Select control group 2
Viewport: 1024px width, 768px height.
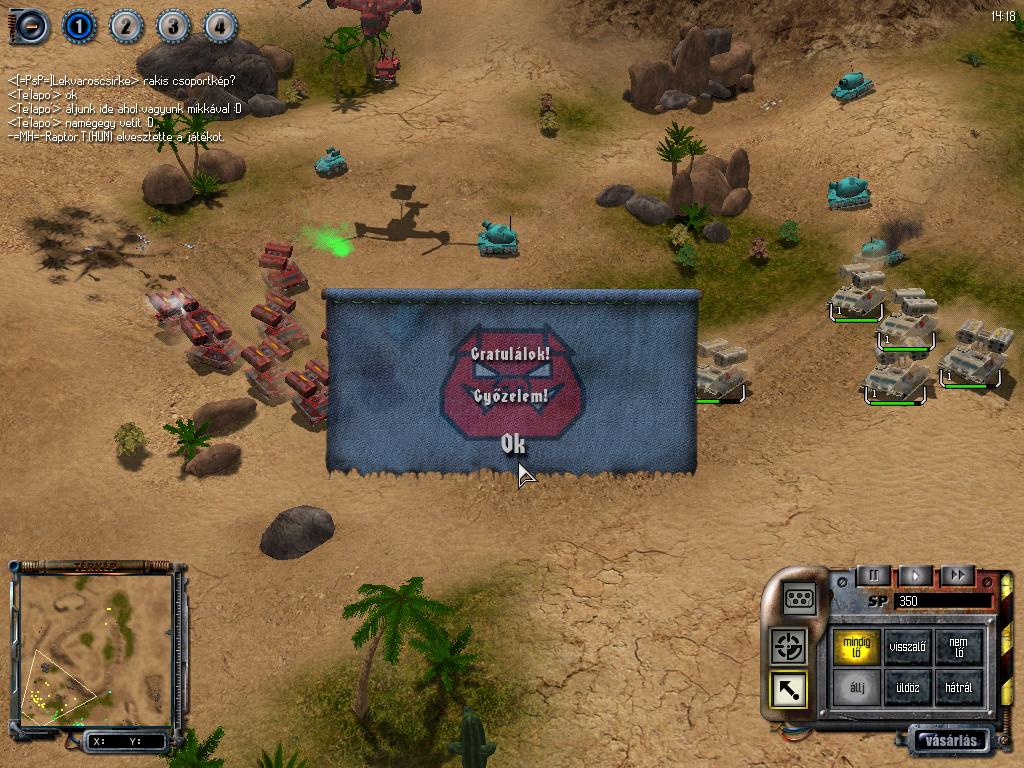[127, 26]
